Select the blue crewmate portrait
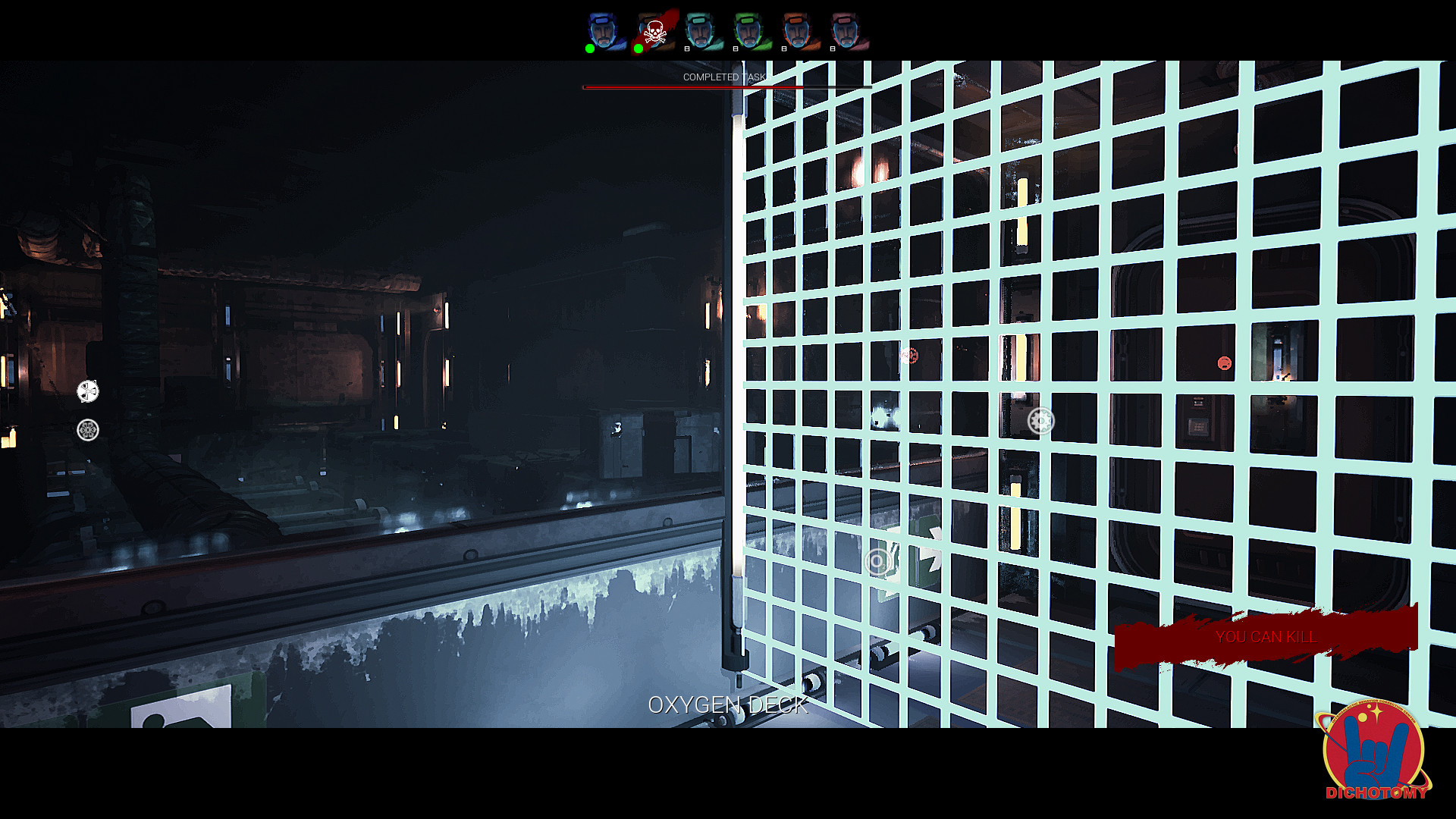This screenshot has height=819, width=1456. pos(604,32)
